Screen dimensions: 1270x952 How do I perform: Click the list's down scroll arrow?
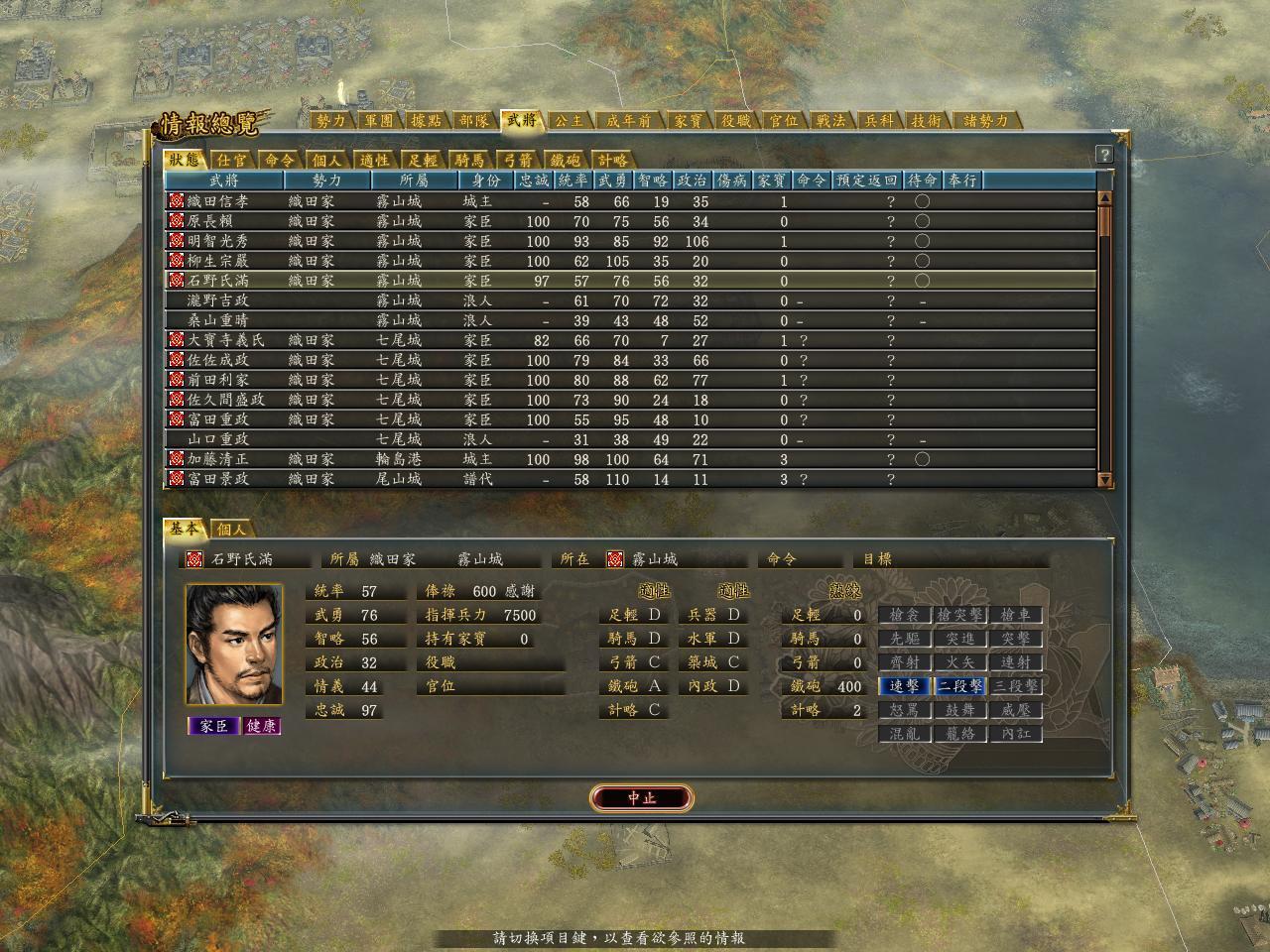pyautogui.click(x=1105, y=480)
